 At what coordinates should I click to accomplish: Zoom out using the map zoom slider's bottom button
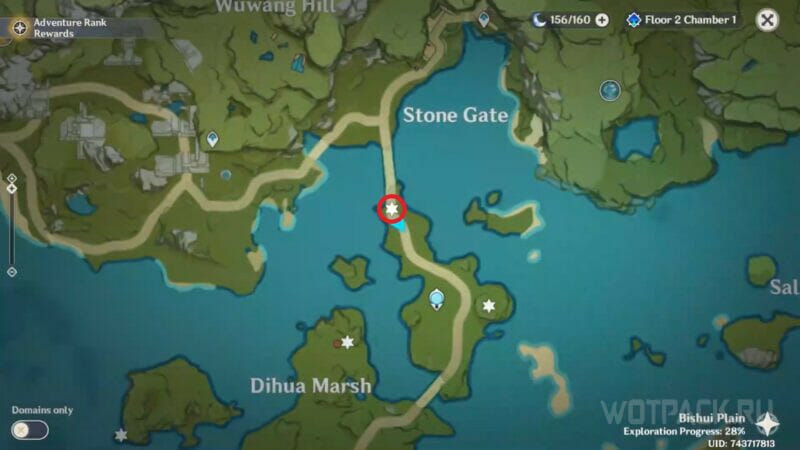click(x=11, y=271)
